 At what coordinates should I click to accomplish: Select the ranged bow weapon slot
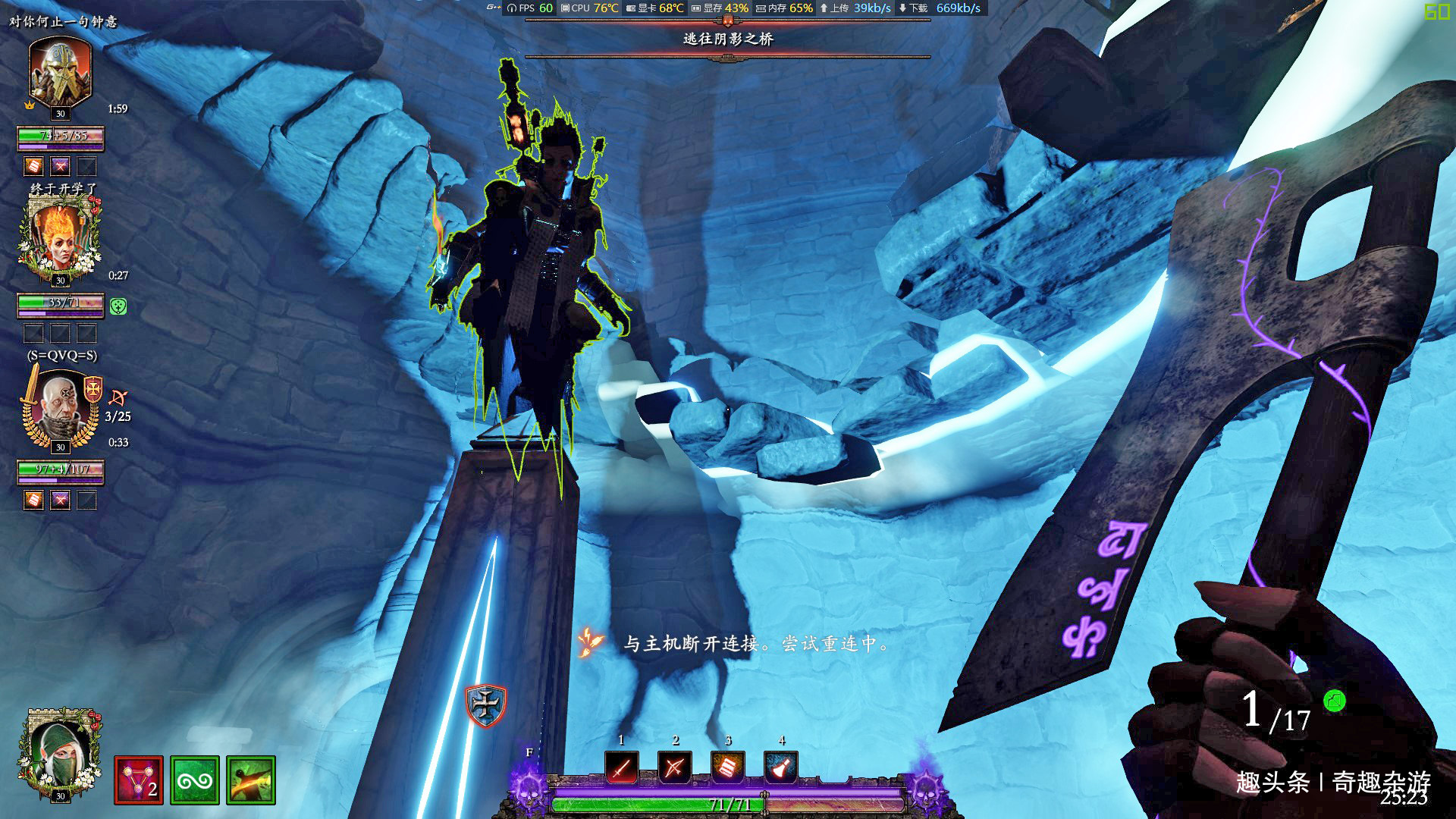coord(674,768)
